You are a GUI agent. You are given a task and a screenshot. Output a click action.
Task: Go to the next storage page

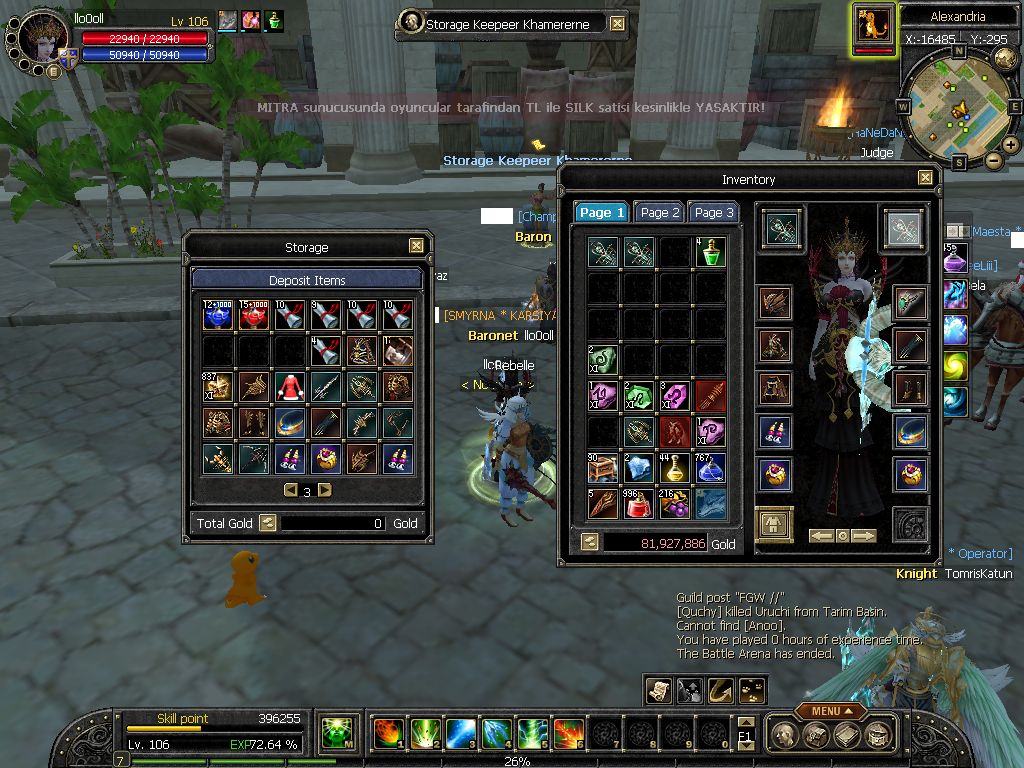point(324,490)
